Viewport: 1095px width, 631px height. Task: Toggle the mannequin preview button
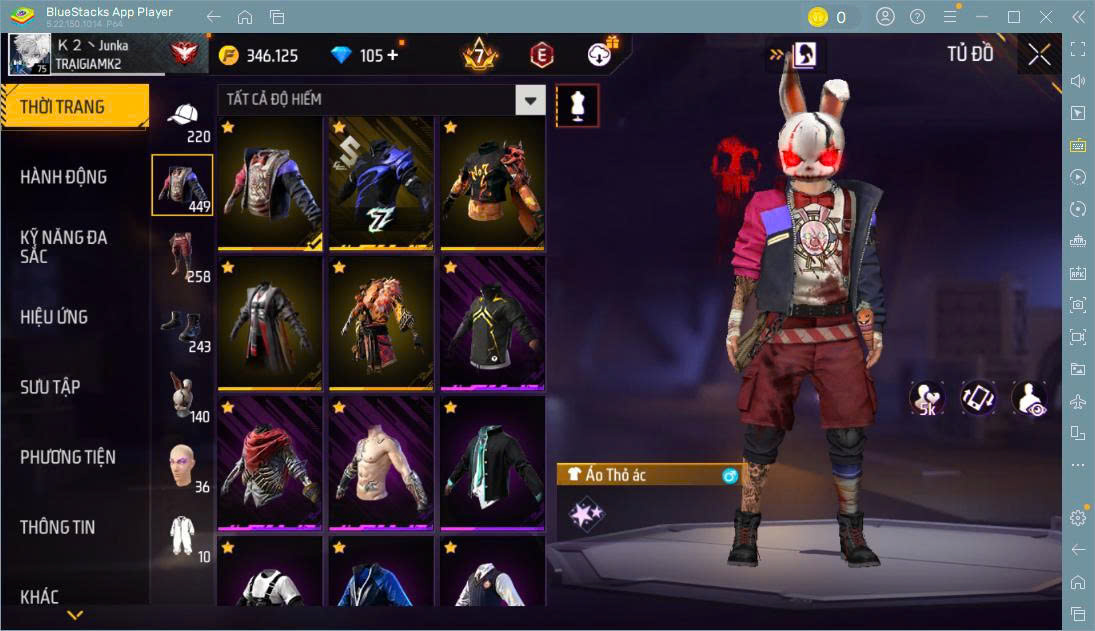click(x=577, y=105)
